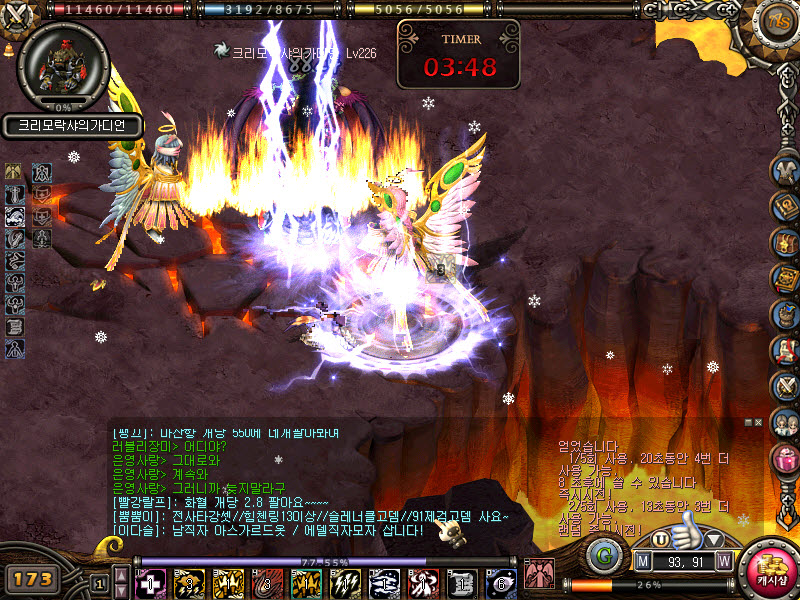
Task: Use the white cross skill slot
Action: [x=150, y=582]
